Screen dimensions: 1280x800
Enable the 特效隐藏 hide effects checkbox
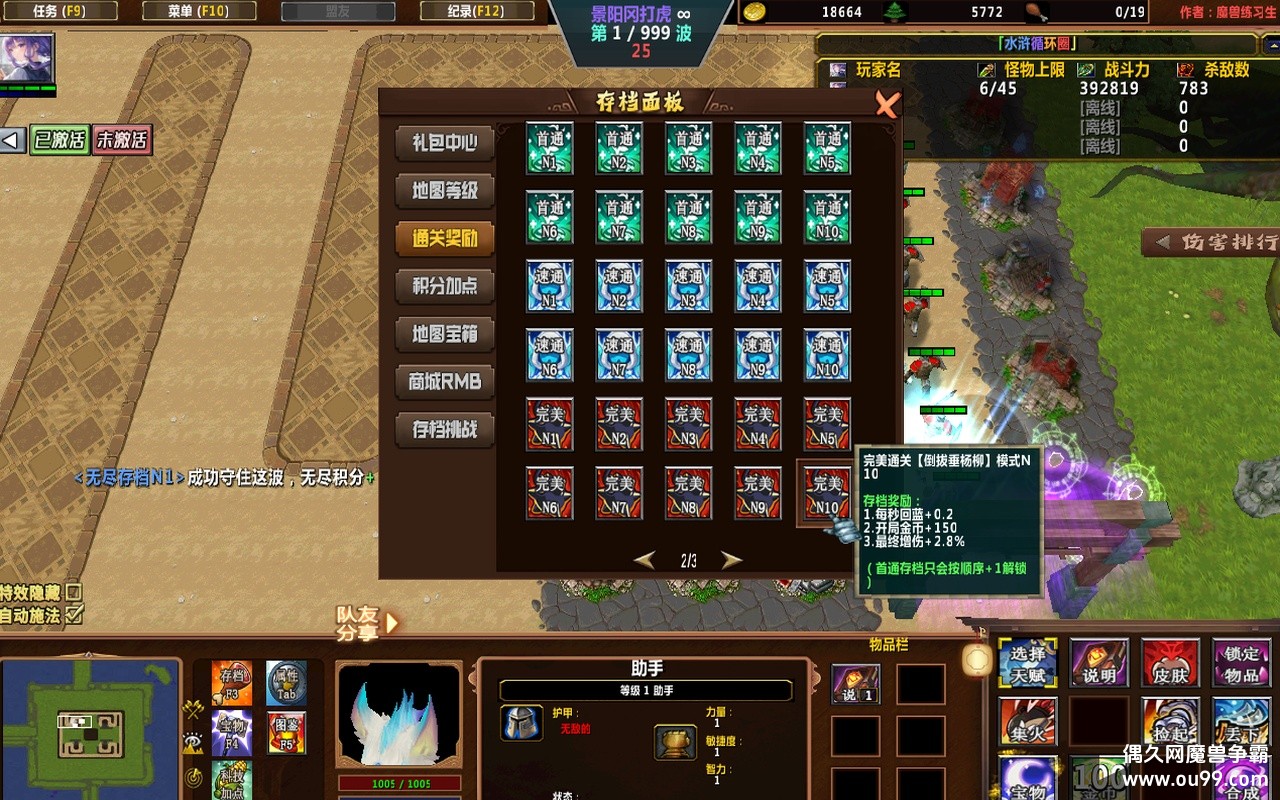click(x=73, y=592)
